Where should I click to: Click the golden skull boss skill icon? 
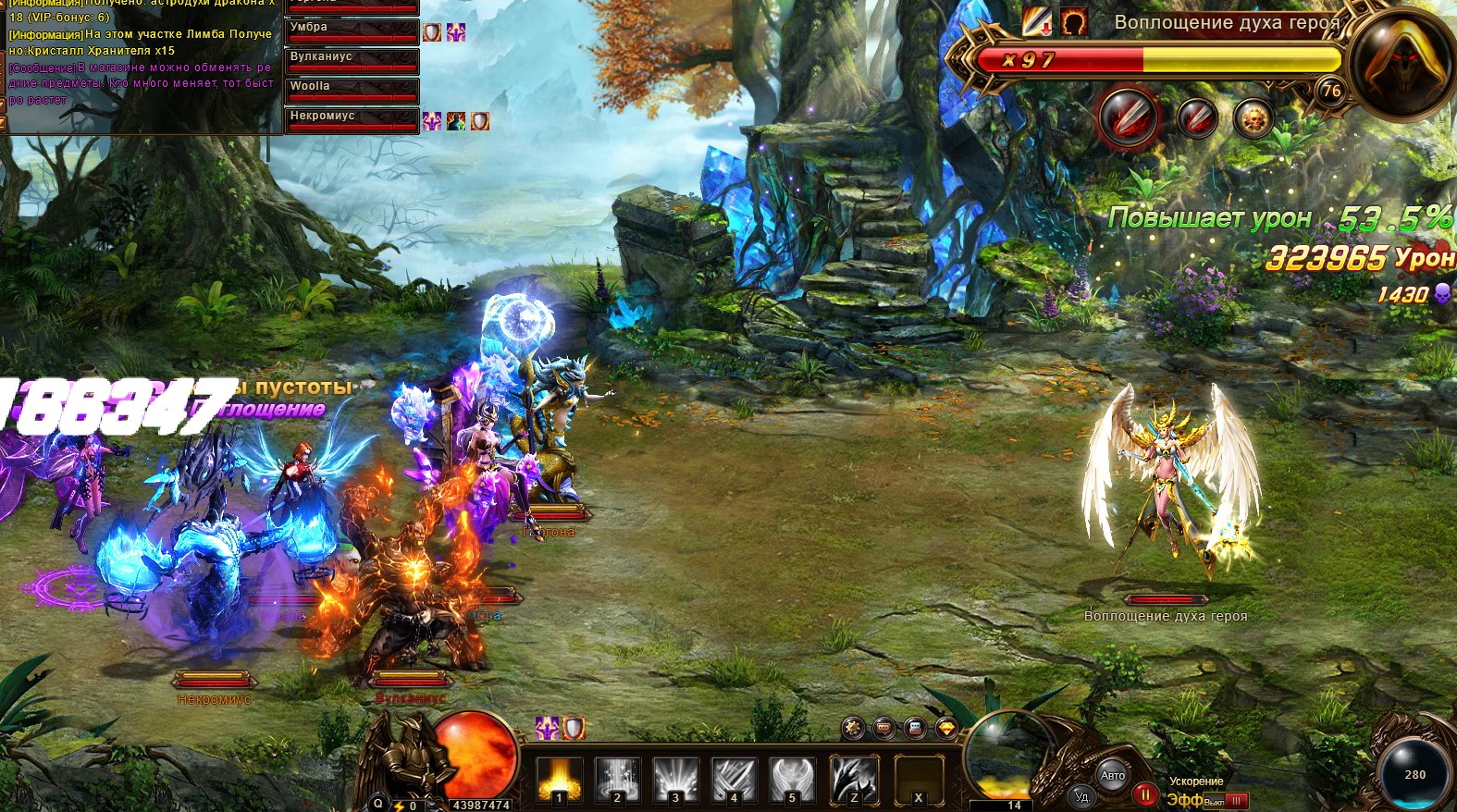(1253, 119)
